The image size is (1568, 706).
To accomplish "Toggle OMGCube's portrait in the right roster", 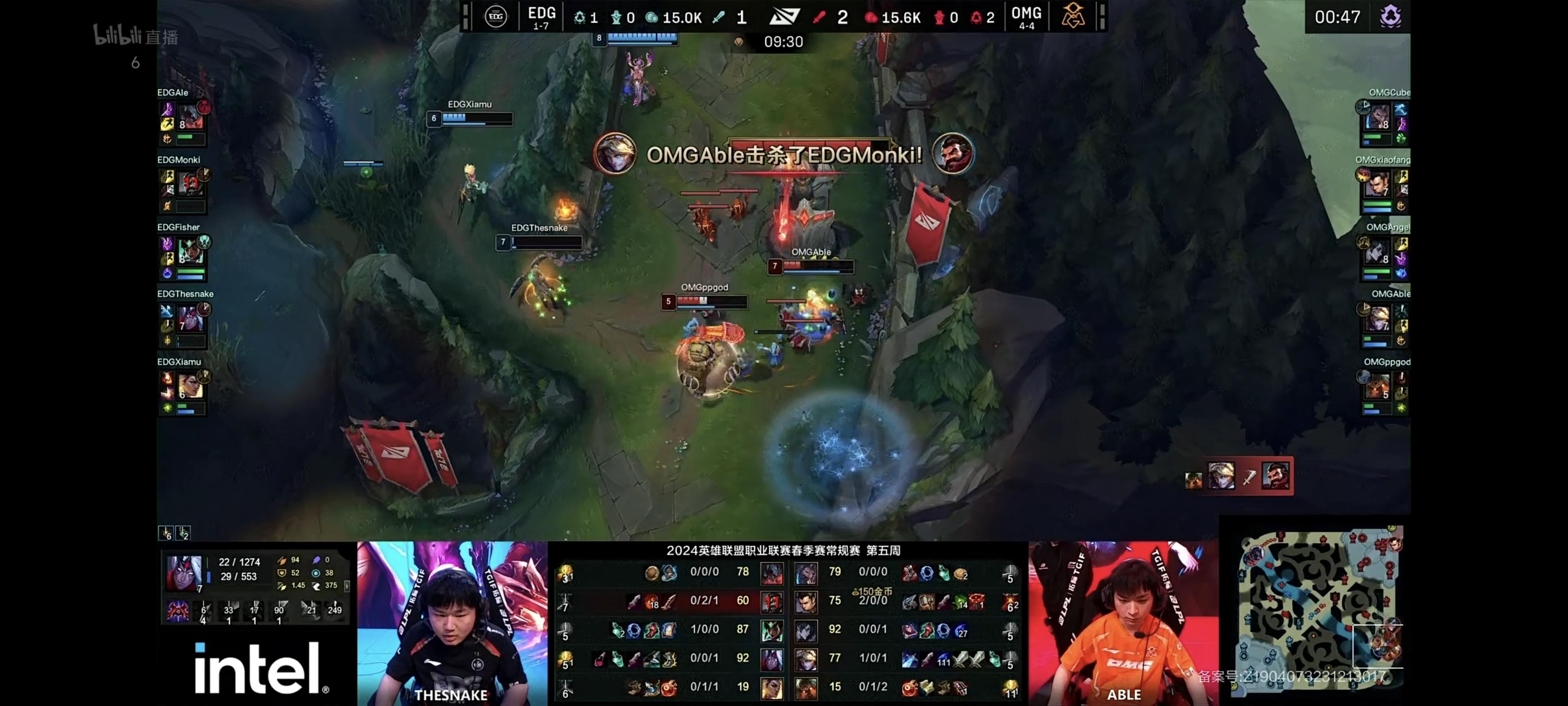I will [1379, 116].
